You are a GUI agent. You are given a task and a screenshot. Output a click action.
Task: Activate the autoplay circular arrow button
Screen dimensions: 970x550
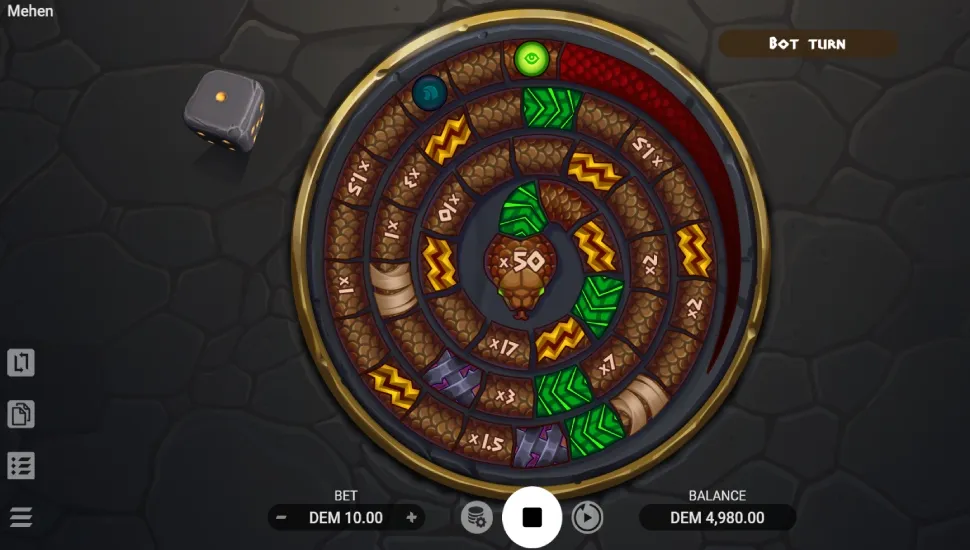point(587,517)
